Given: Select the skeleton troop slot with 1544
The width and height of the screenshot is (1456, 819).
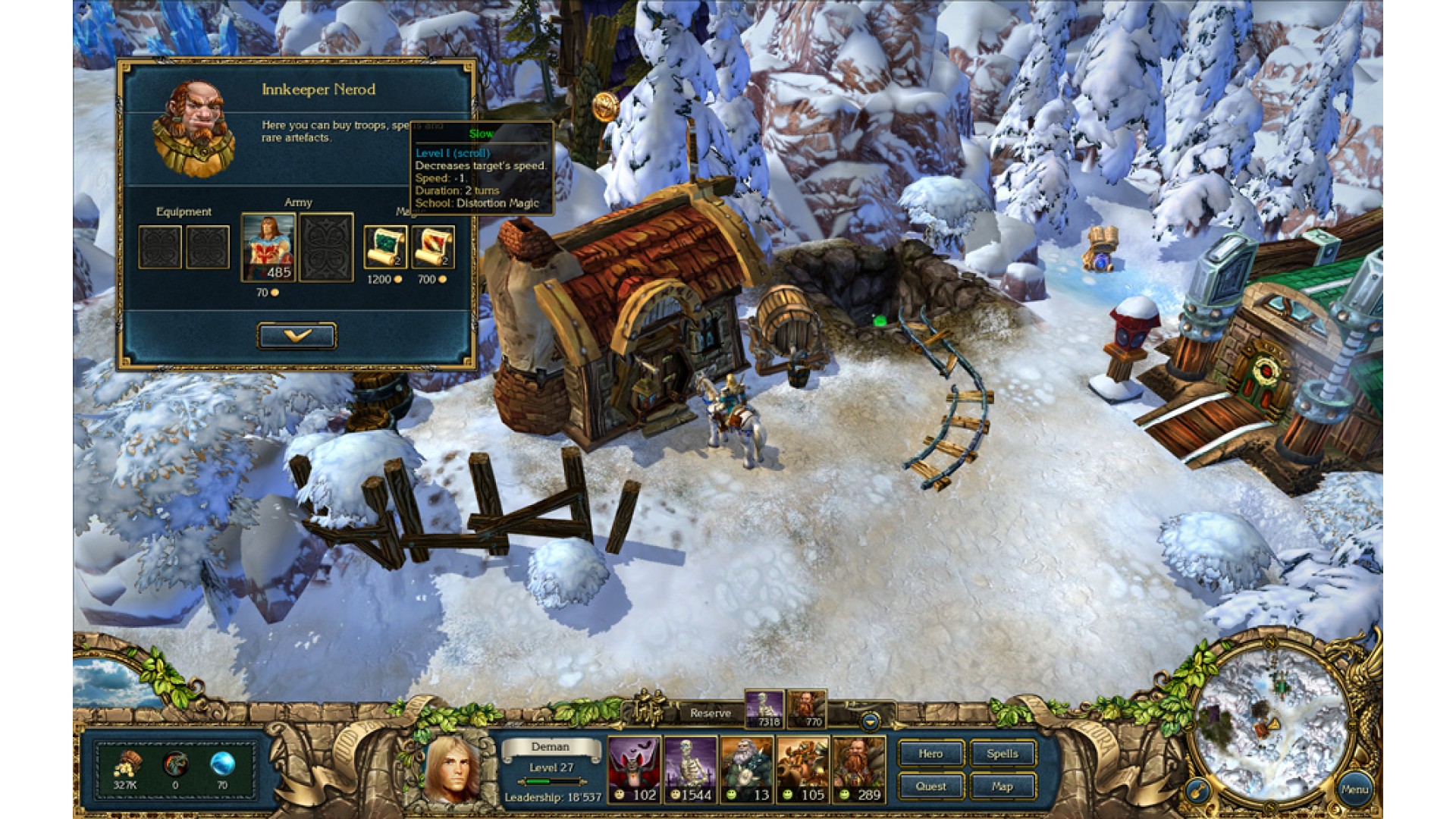Looking at the screenshot, I should point(690,769).
